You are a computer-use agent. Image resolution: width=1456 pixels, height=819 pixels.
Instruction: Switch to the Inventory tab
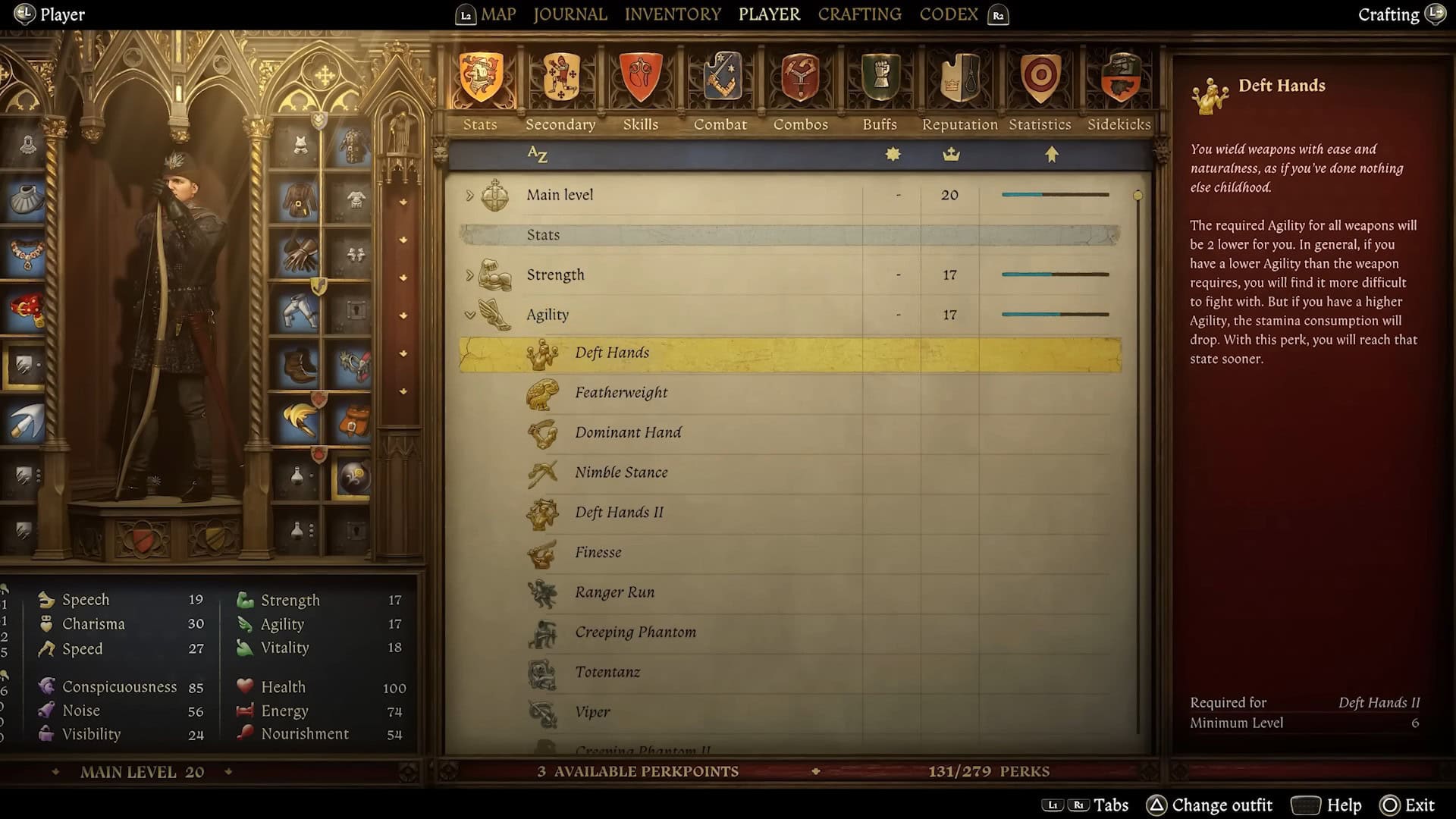[x=672, y=14]
